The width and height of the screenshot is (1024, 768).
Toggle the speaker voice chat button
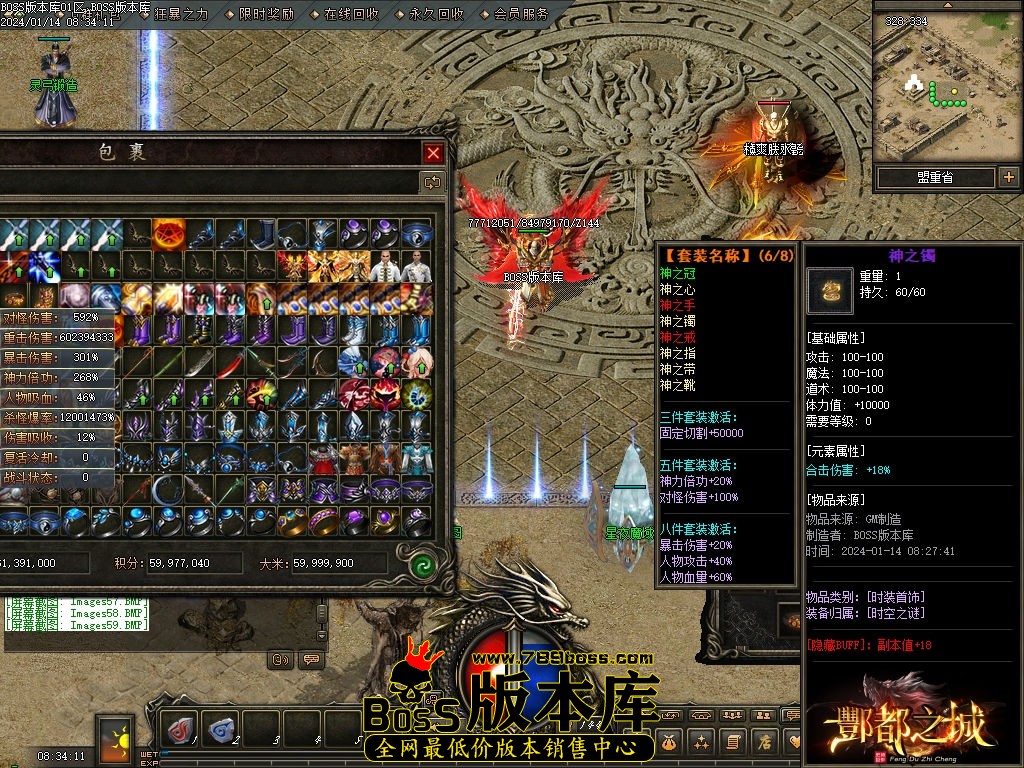(x=281, y=659)
